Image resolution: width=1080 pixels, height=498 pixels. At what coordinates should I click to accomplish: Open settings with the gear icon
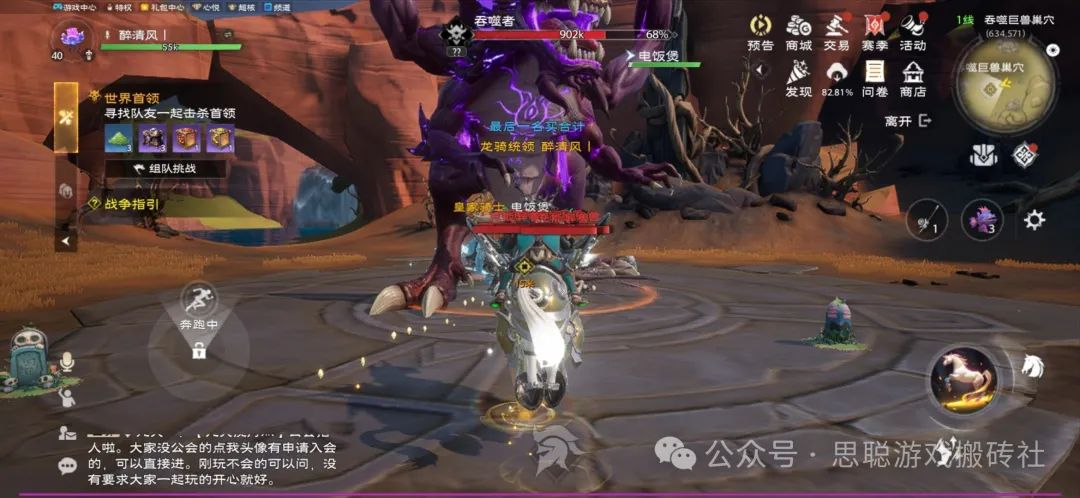click(x=1034, y=219)
